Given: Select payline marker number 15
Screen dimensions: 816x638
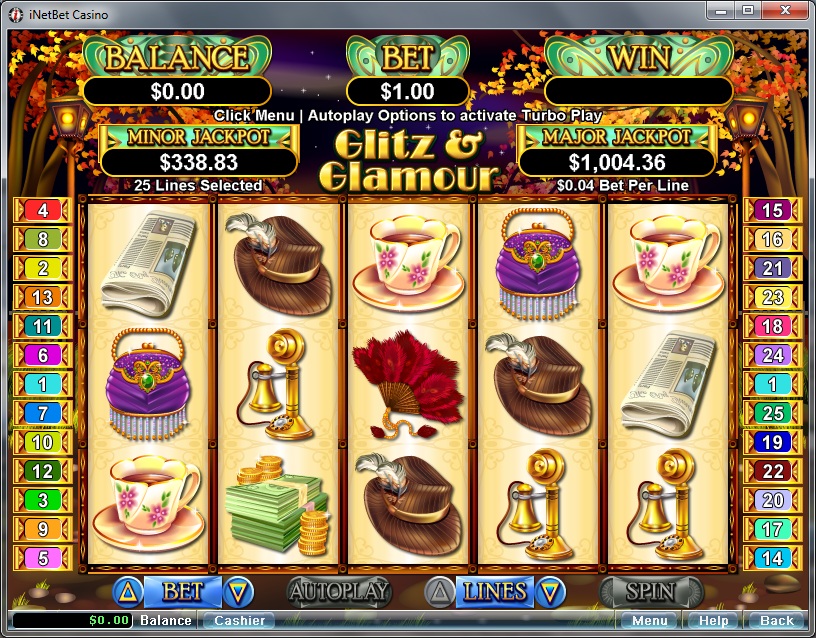Looking at the screenshot, I should click(x=773, y=210).
